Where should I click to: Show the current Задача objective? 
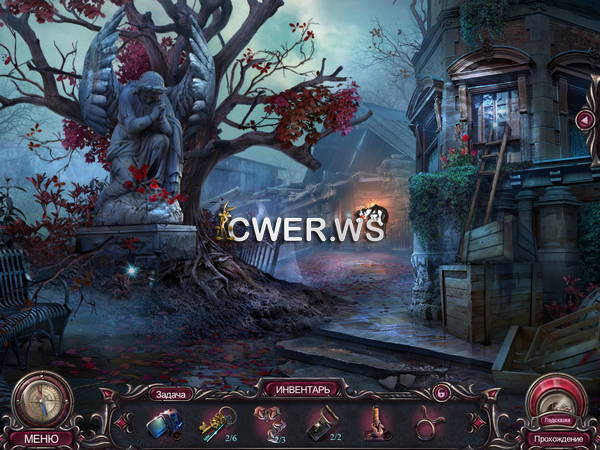[x=169, y=394]
